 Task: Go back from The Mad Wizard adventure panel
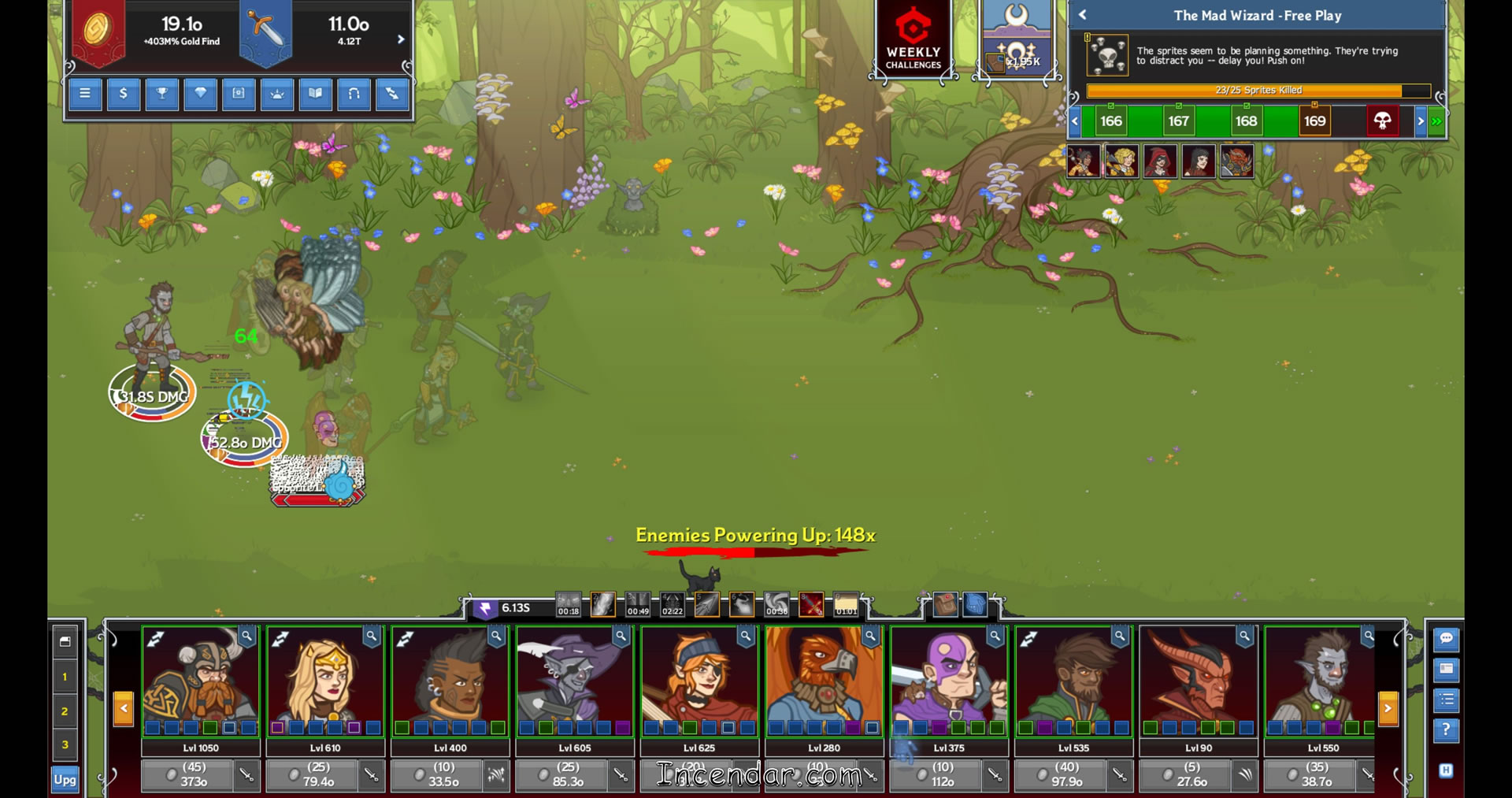click(x=1083, y=15)
